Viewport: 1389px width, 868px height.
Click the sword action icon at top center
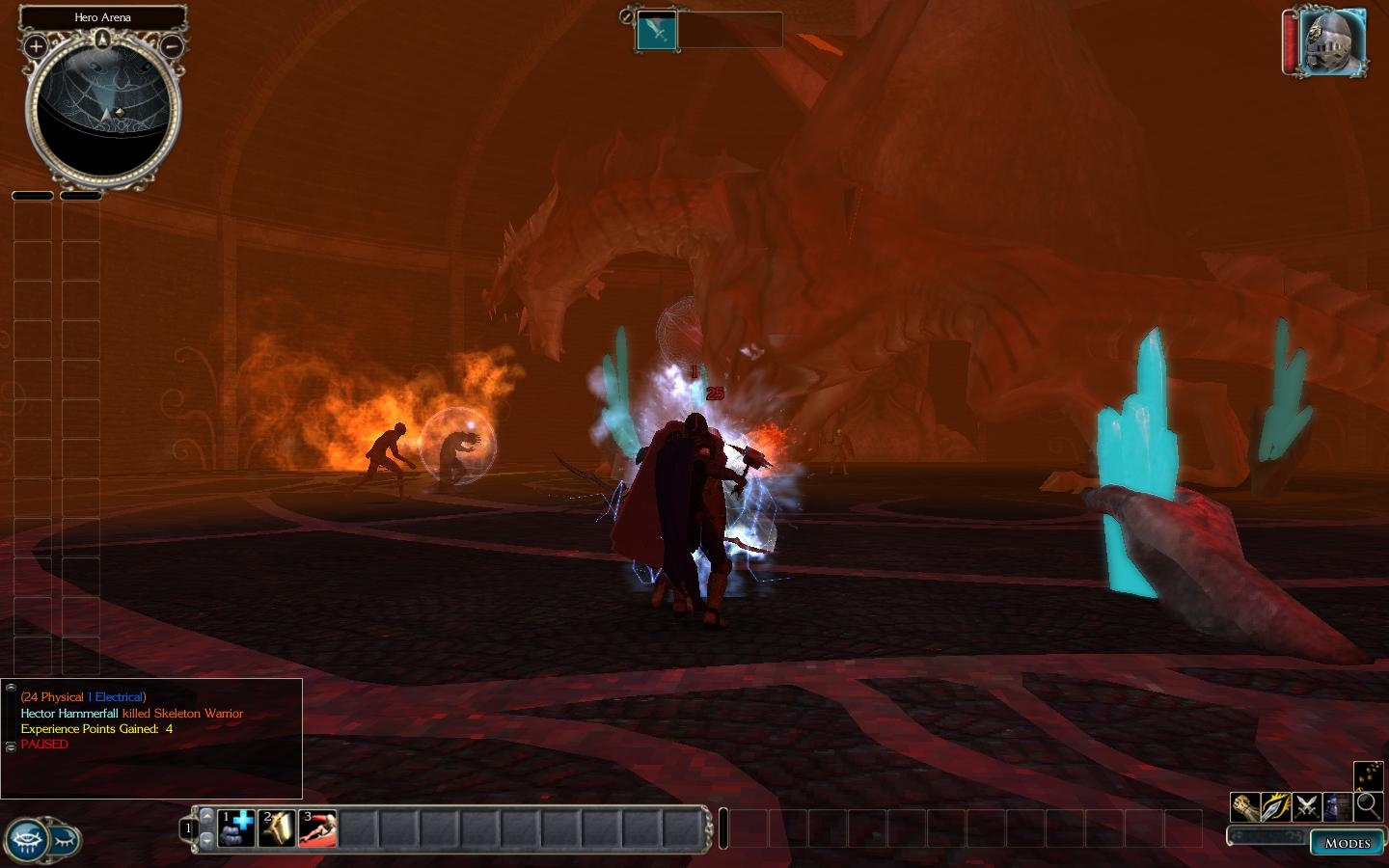(657, 30)
